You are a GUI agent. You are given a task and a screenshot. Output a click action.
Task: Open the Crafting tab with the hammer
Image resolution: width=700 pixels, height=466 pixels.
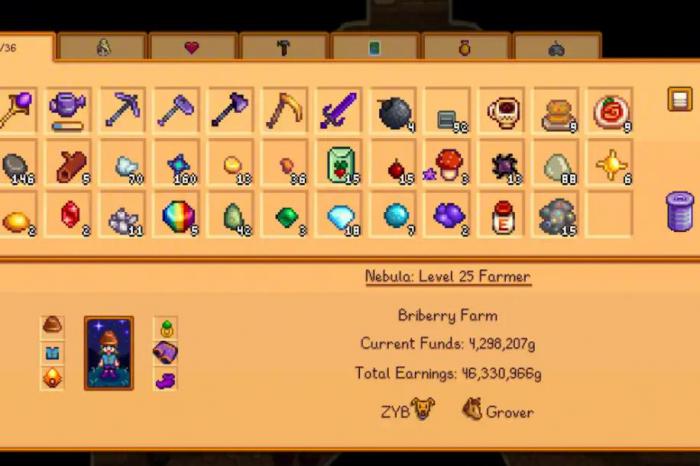(x=284, y=47)
